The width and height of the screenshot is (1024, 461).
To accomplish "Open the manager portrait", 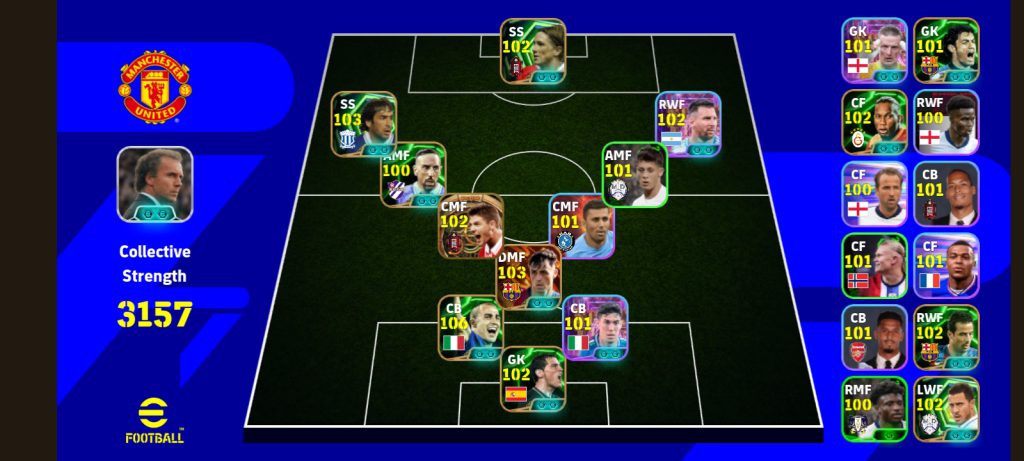I will pos(155,184).
